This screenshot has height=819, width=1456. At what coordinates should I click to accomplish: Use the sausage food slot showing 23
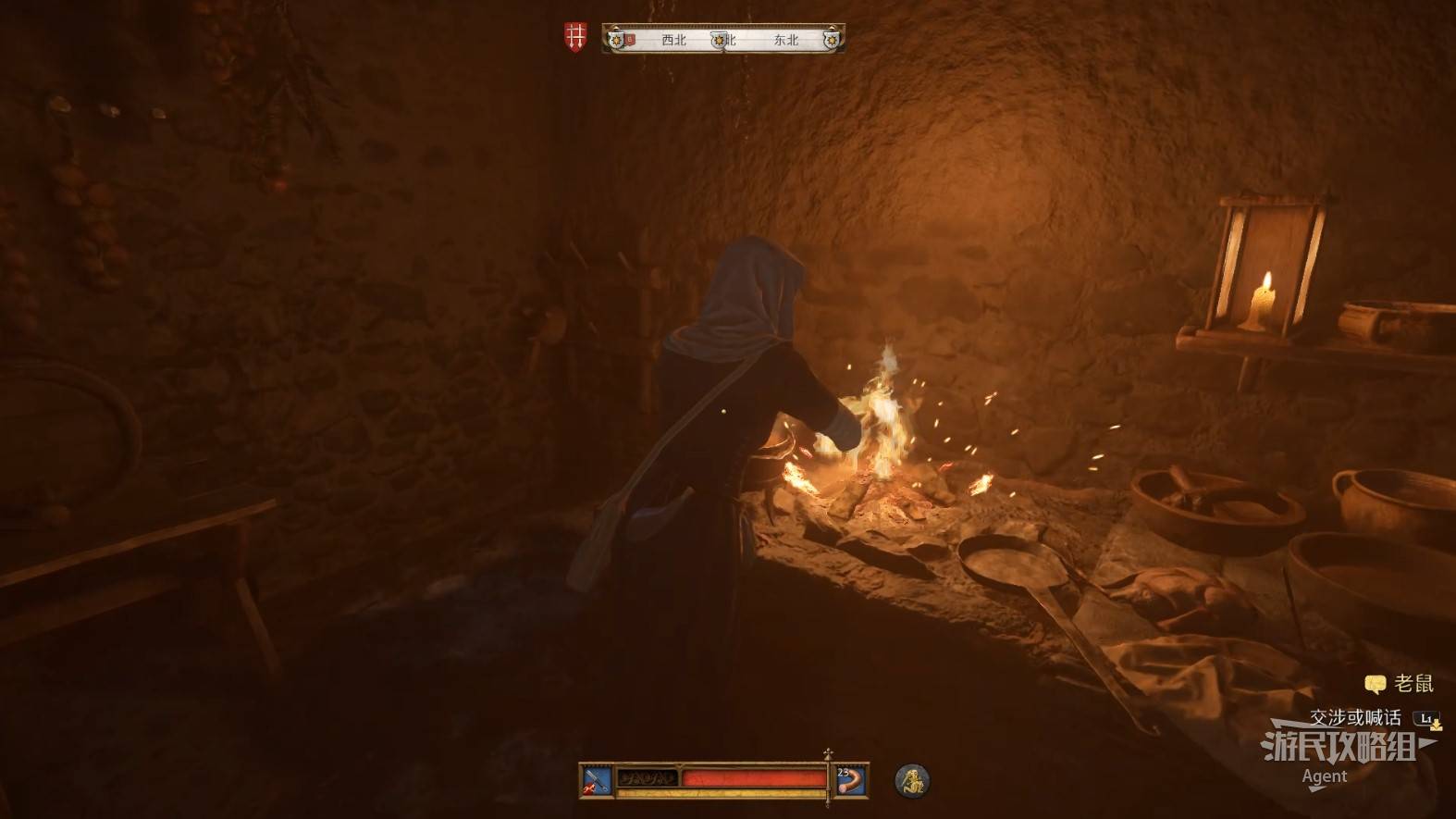point(851,780)
